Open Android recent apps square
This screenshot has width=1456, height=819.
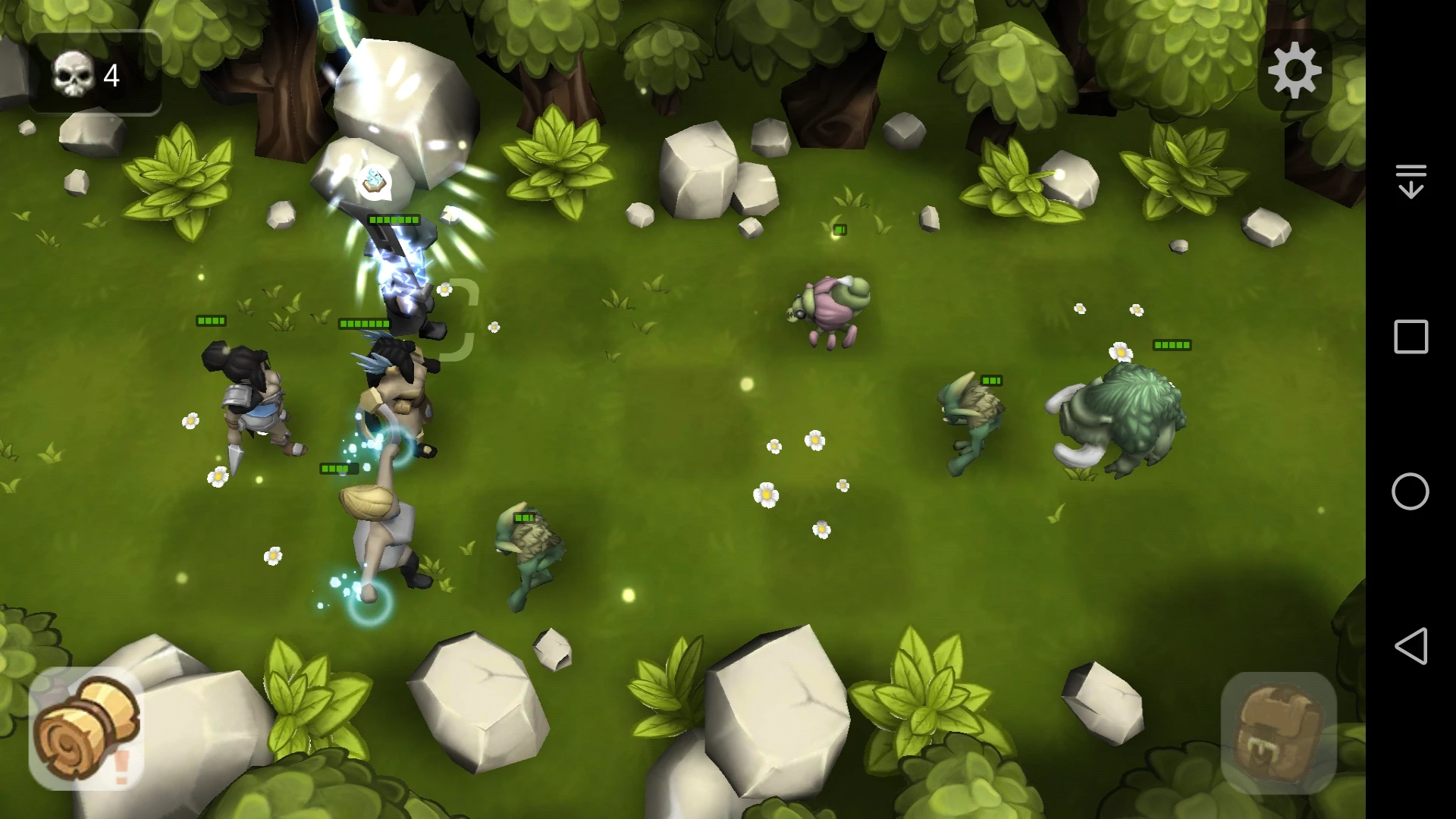[1410, 337]
